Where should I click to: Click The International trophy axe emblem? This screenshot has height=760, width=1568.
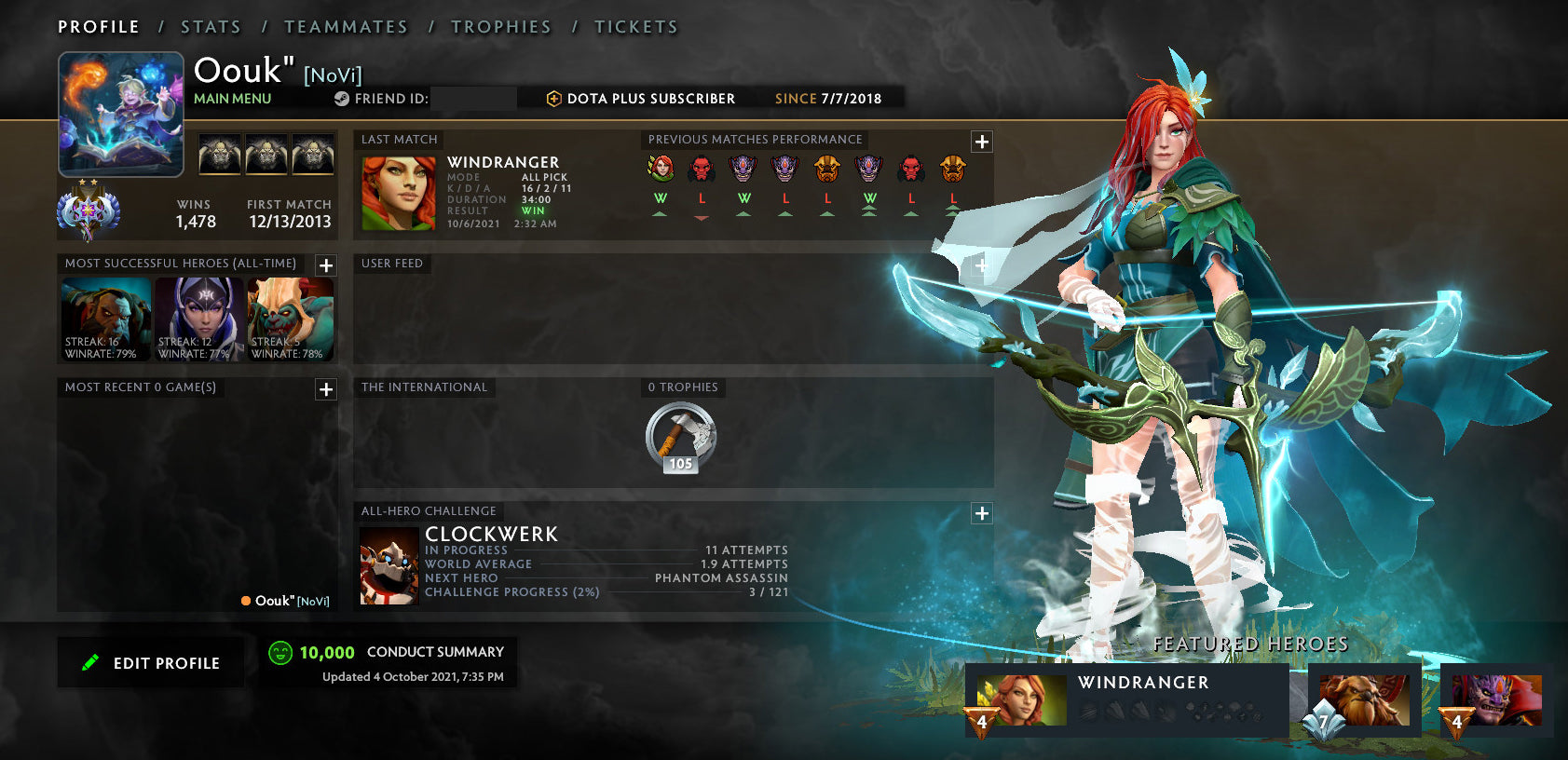tap(681, 434)
